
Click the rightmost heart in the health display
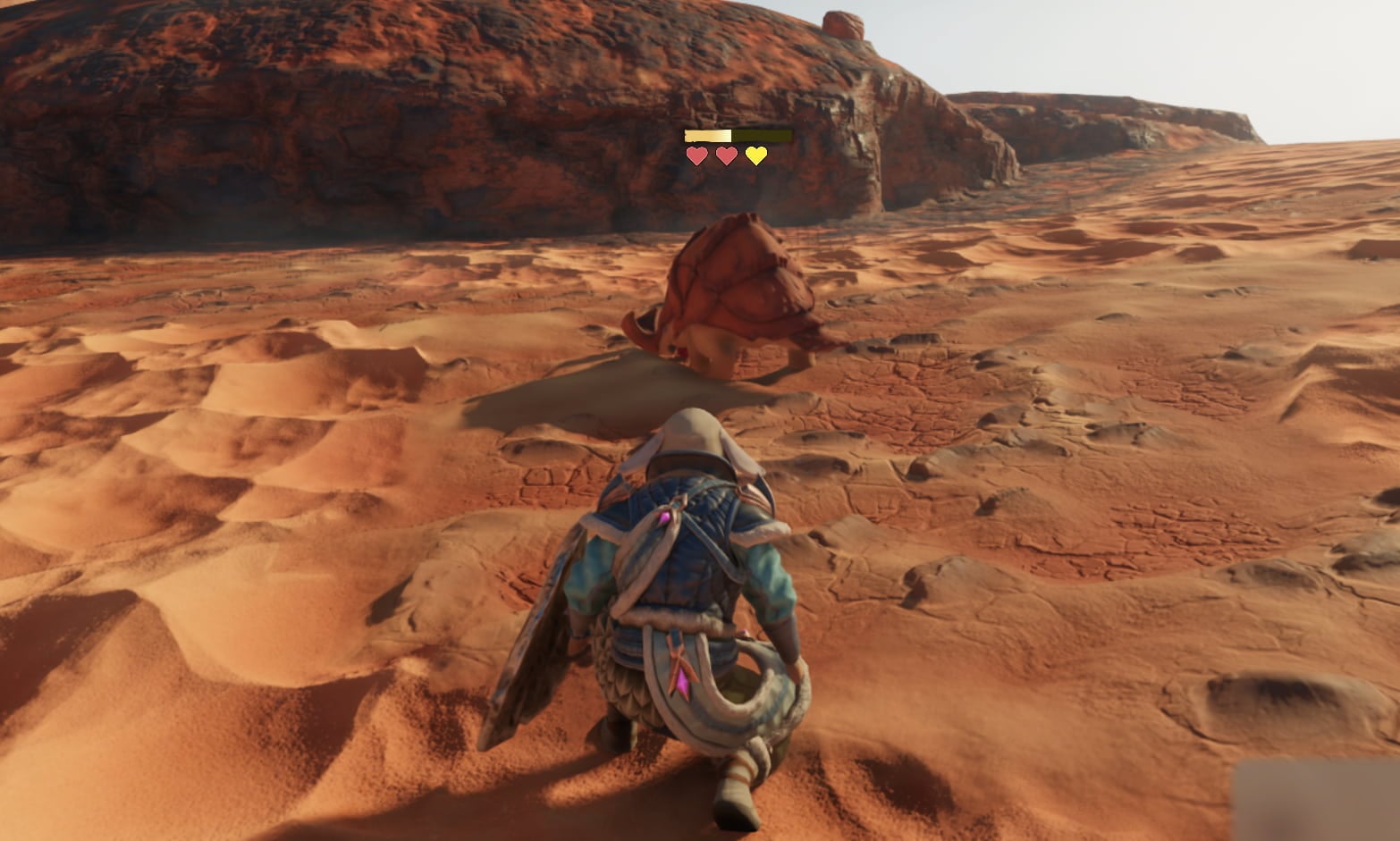[755, 156]
